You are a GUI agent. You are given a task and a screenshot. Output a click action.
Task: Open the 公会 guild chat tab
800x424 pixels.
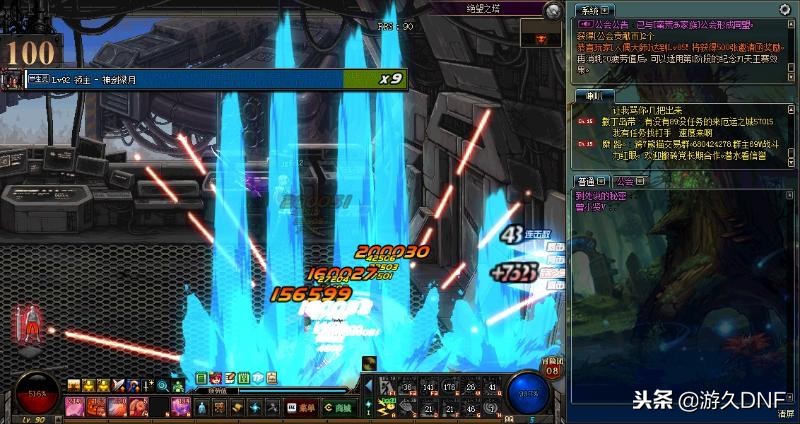point(625,181)
